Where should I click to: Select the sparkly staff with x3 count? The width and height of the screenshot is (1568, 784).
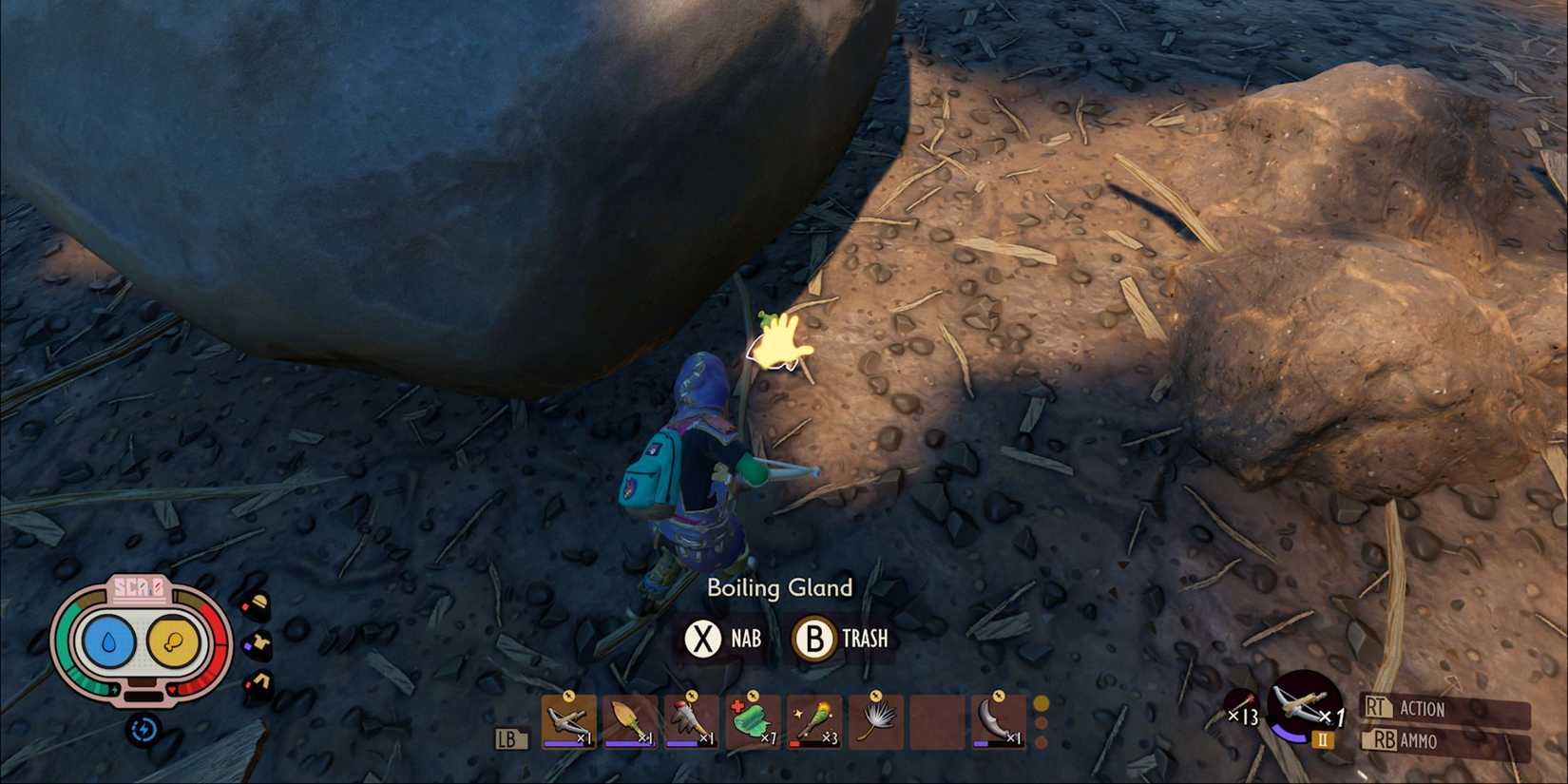[813, 722]
